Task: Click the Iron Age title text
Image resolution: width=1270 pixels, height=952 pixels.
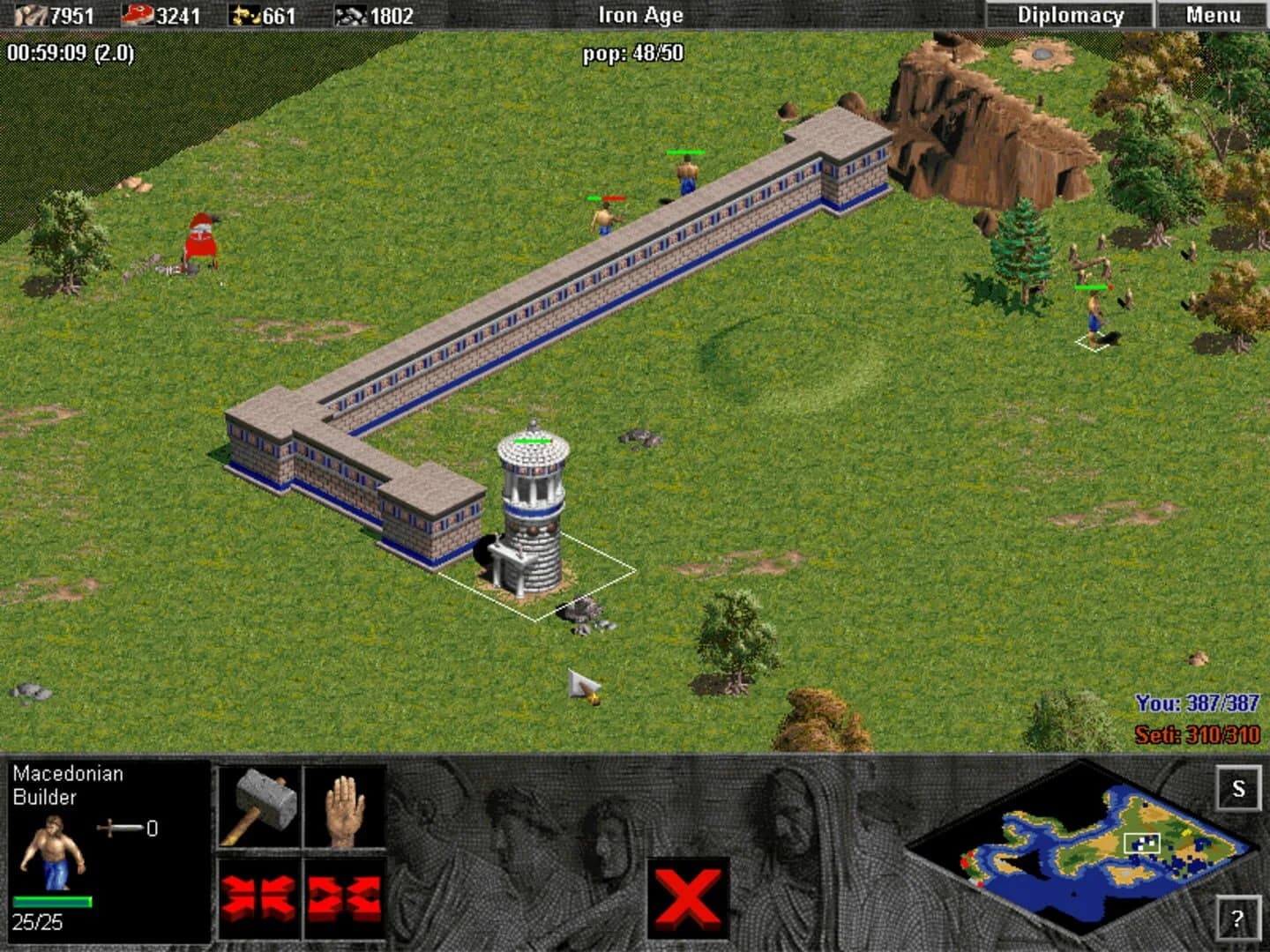Action: coord(641,14)
